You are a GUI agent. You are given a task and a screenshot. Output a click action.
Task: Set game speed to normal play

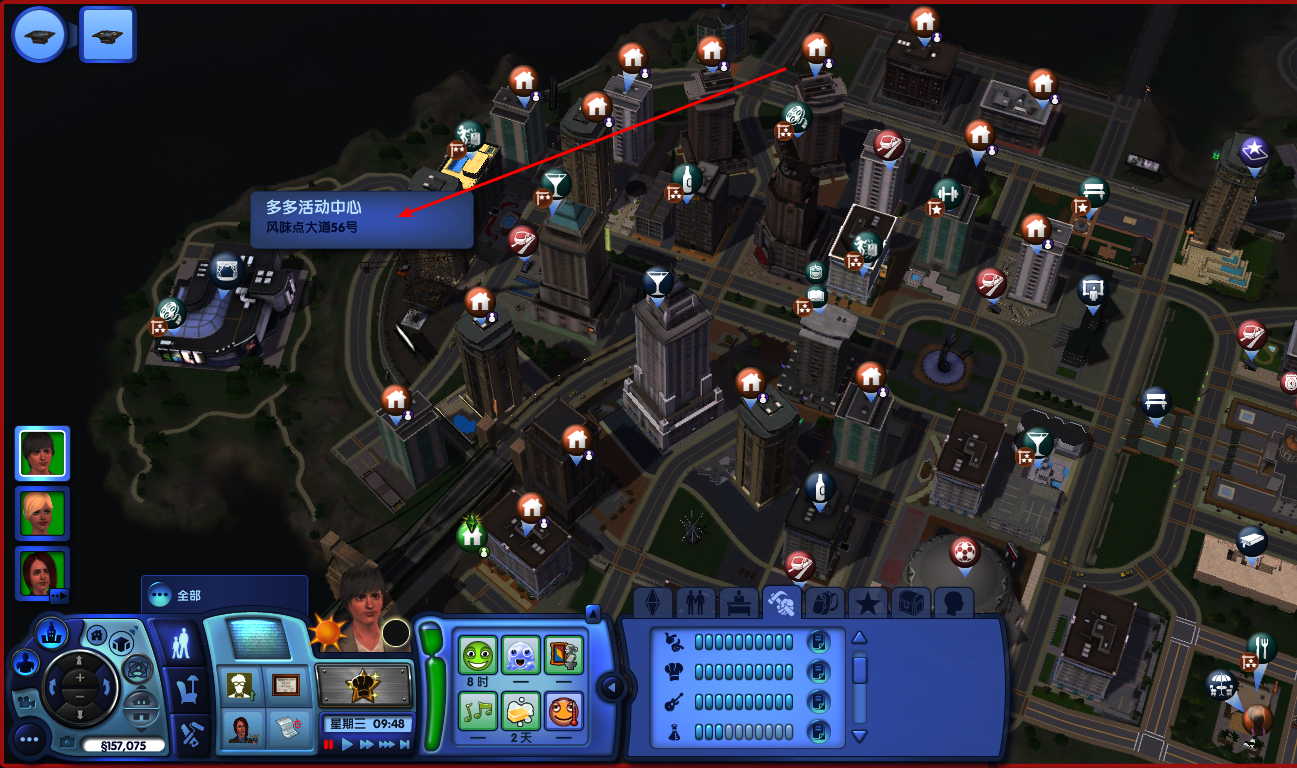click(348, 745)
